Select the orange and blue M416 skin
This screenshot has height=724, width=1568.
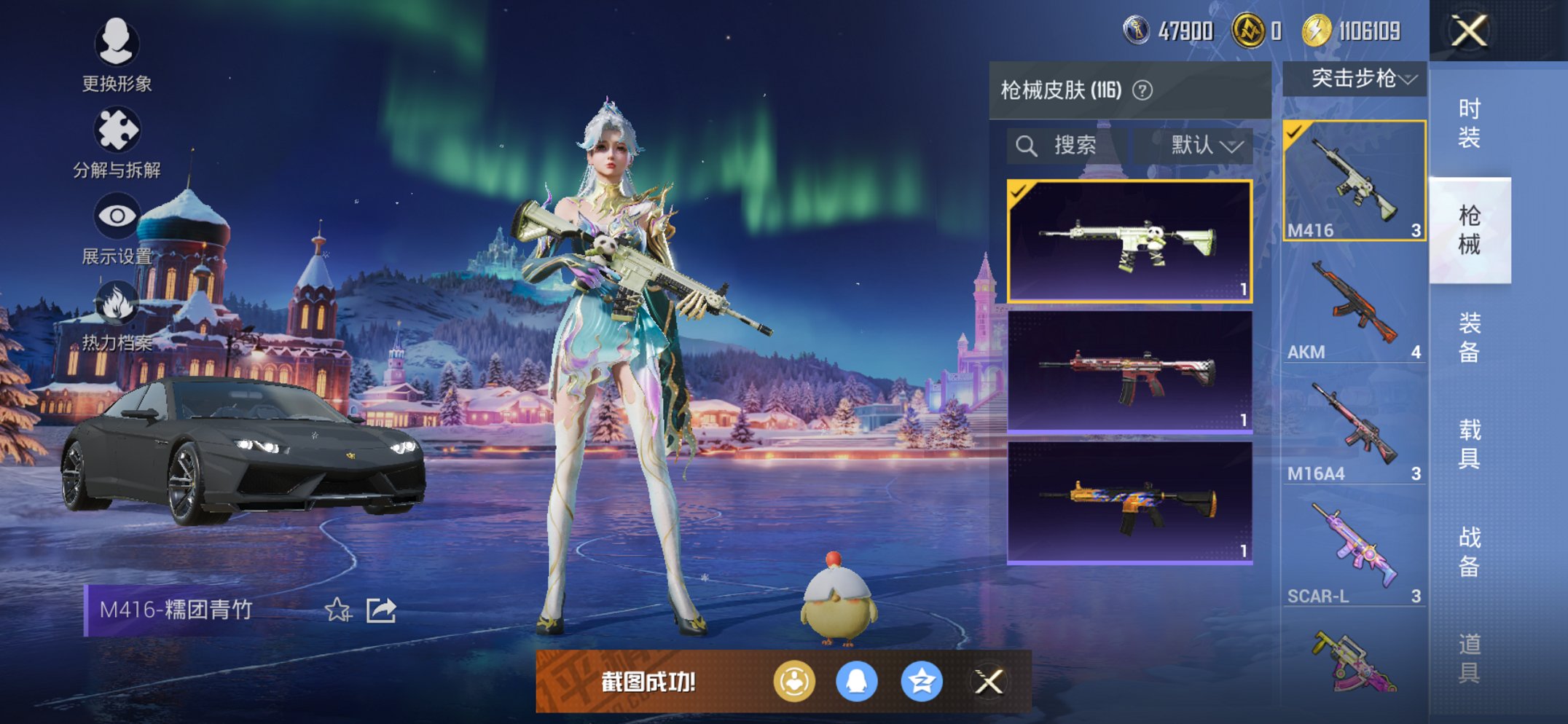click(1129, 503)
